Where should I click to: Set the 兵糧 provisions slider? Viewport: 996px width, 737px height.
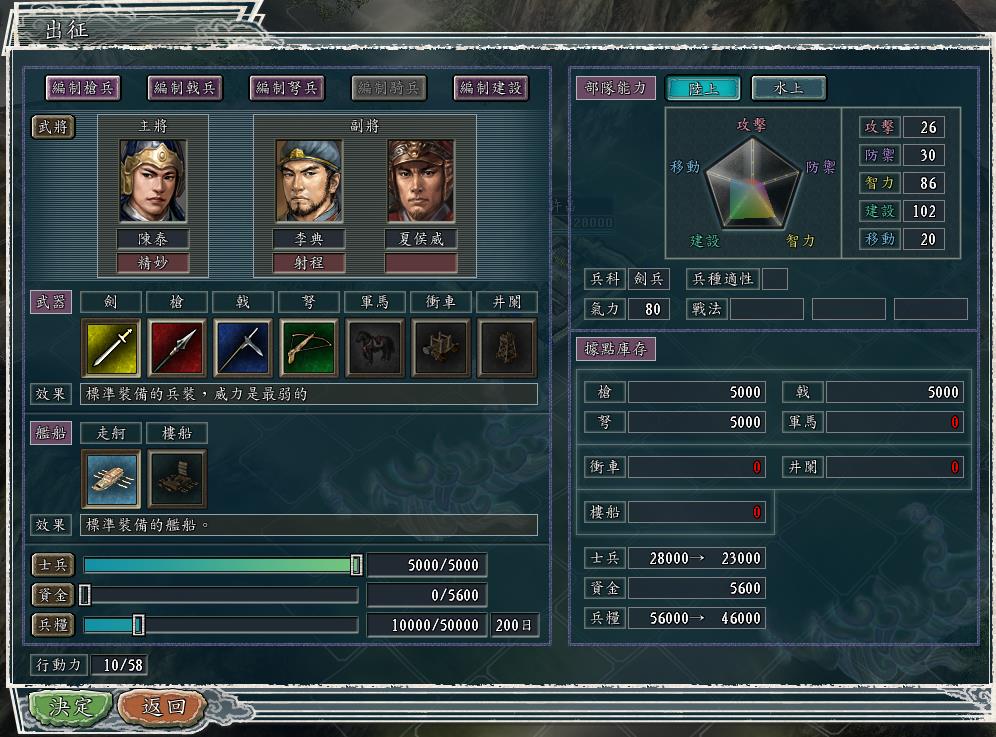pyautogui.click(x=138, y=625)
